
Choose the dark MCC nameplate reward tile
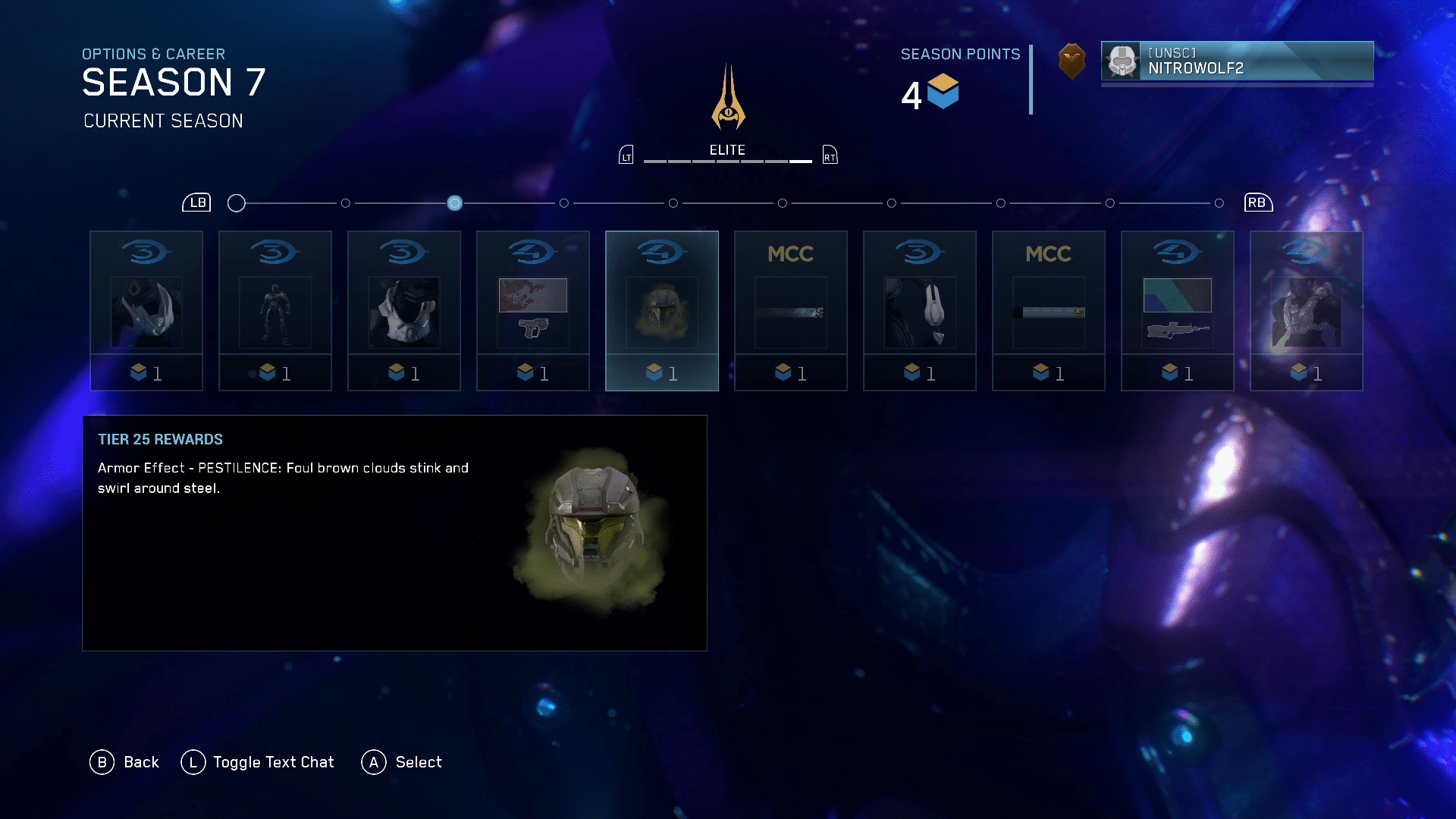click(x=791, y=311)
